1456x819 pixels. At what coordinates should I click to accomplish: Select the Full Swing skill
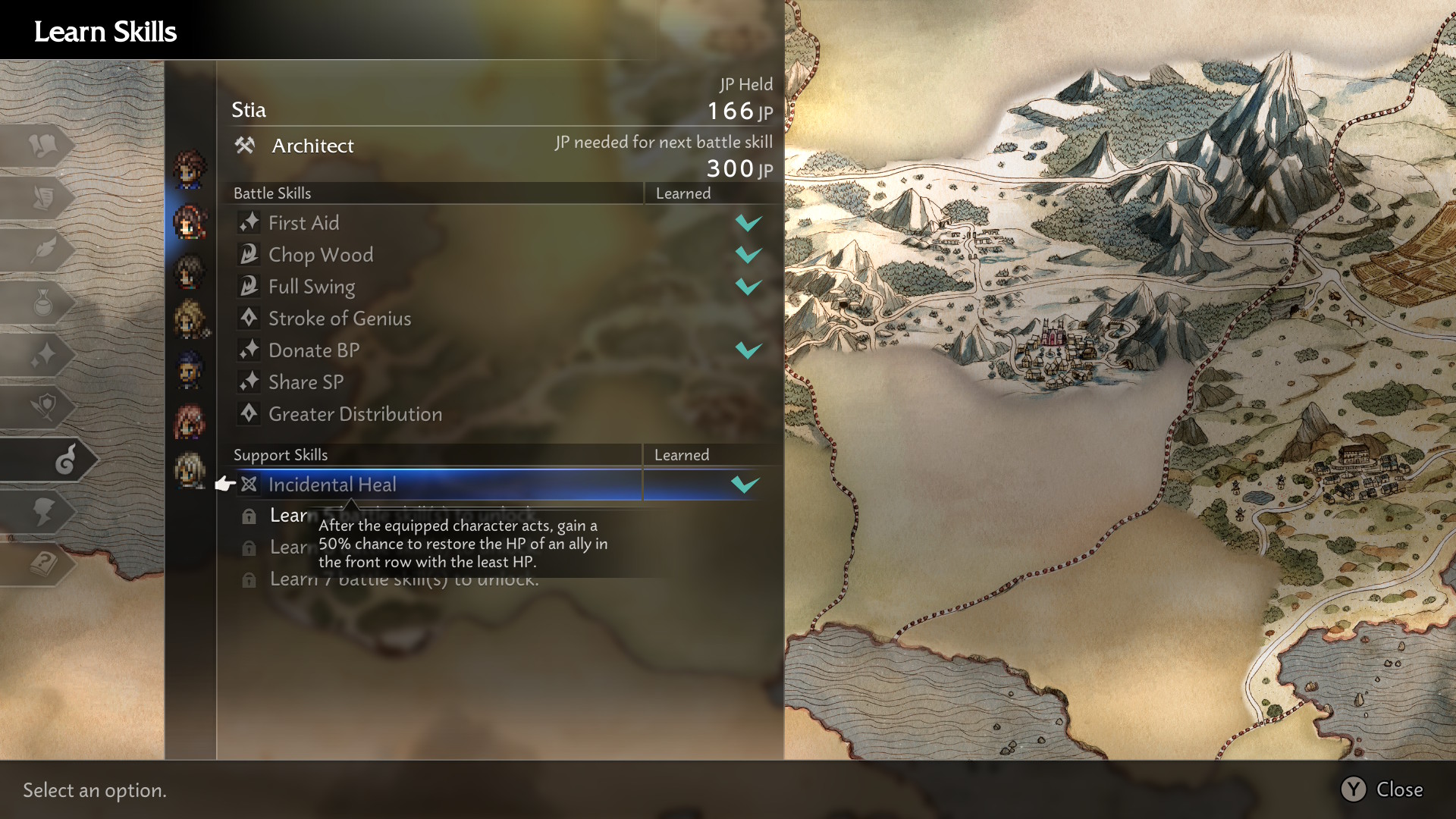tap(311, 287)
